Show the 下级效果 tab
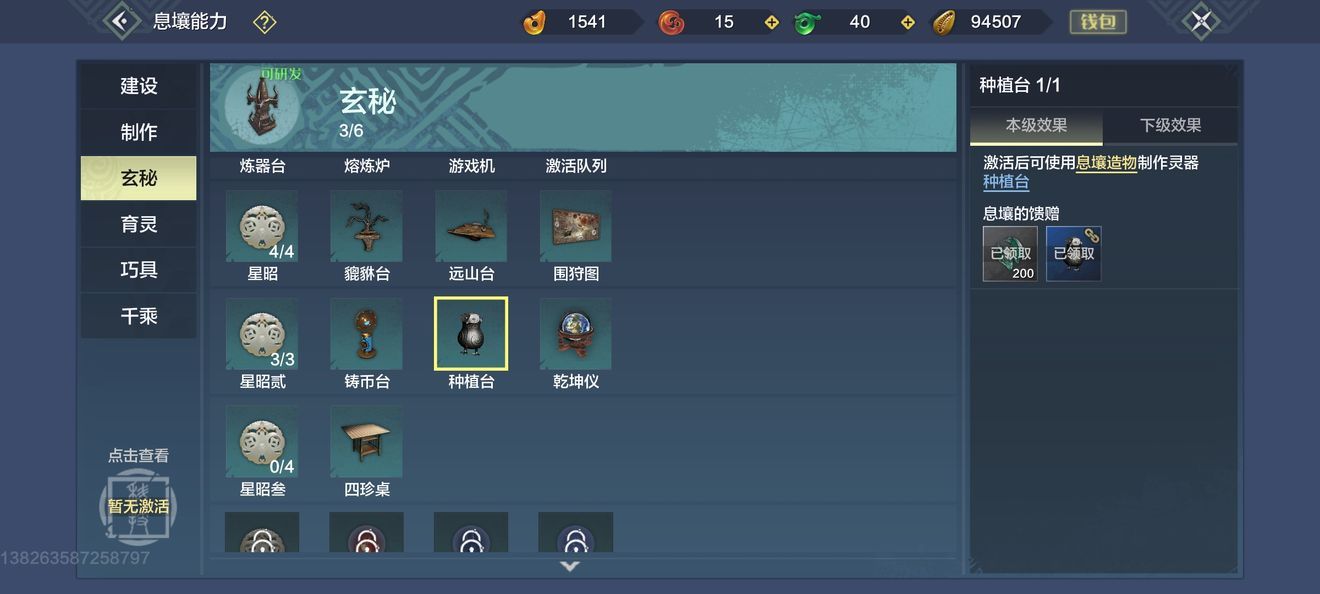This screenshot has height=594, width=1320. (1170, 126)
